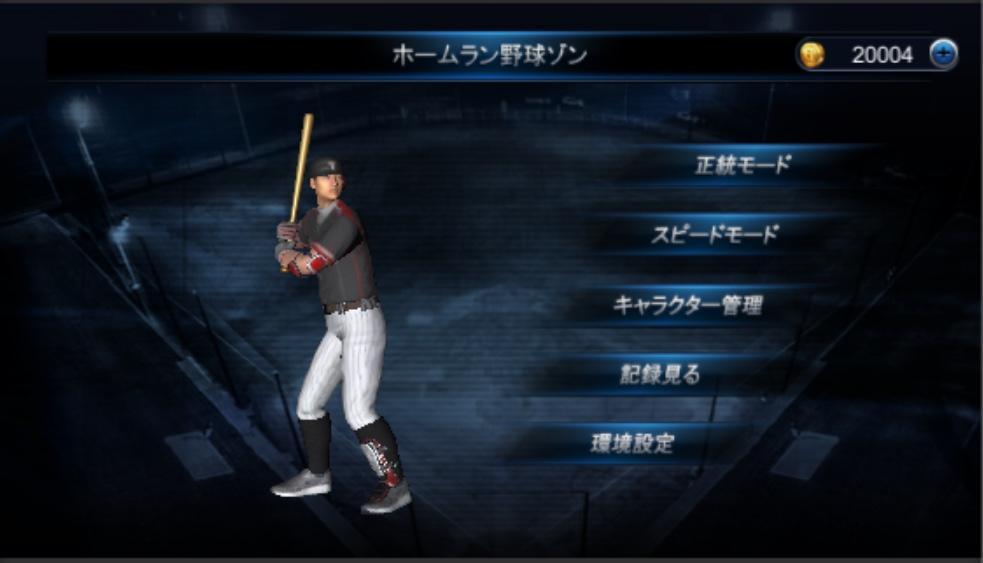Screen dimensions: 983x563
Task: View records via 記録見る
Action: [x=659, y=375]
